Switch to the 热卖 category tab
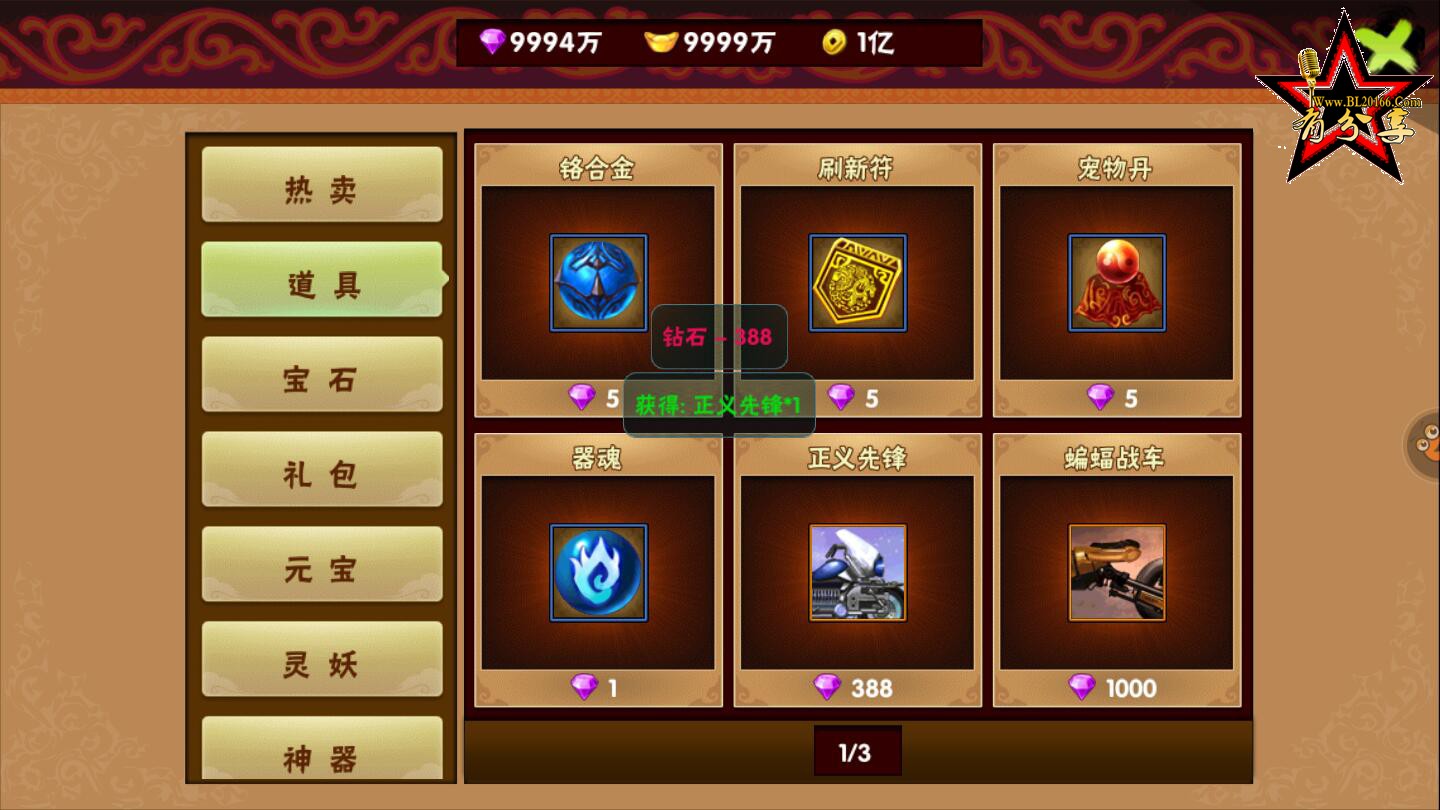The image size is (1440, 810). (322, 186)
